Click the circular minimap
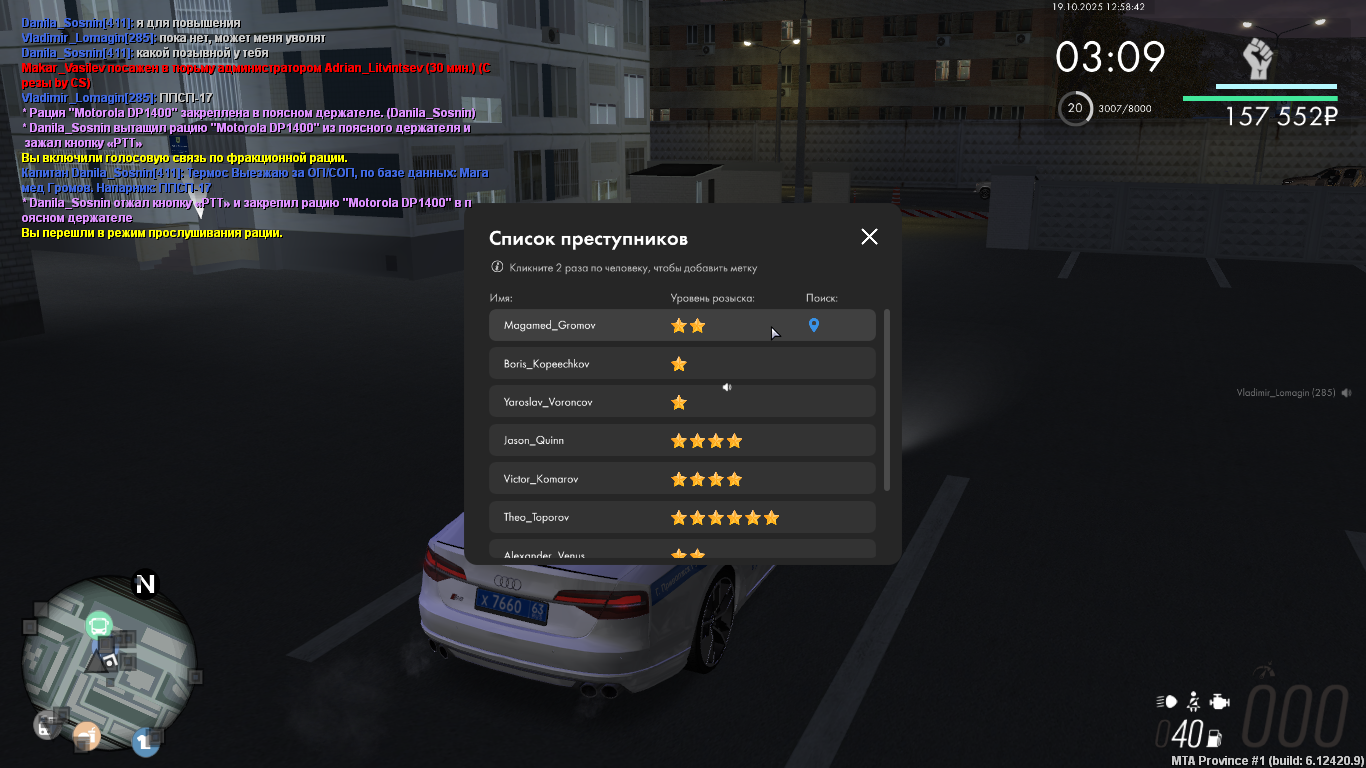The width and height of the screenshot is (1366, 768). 108,662
